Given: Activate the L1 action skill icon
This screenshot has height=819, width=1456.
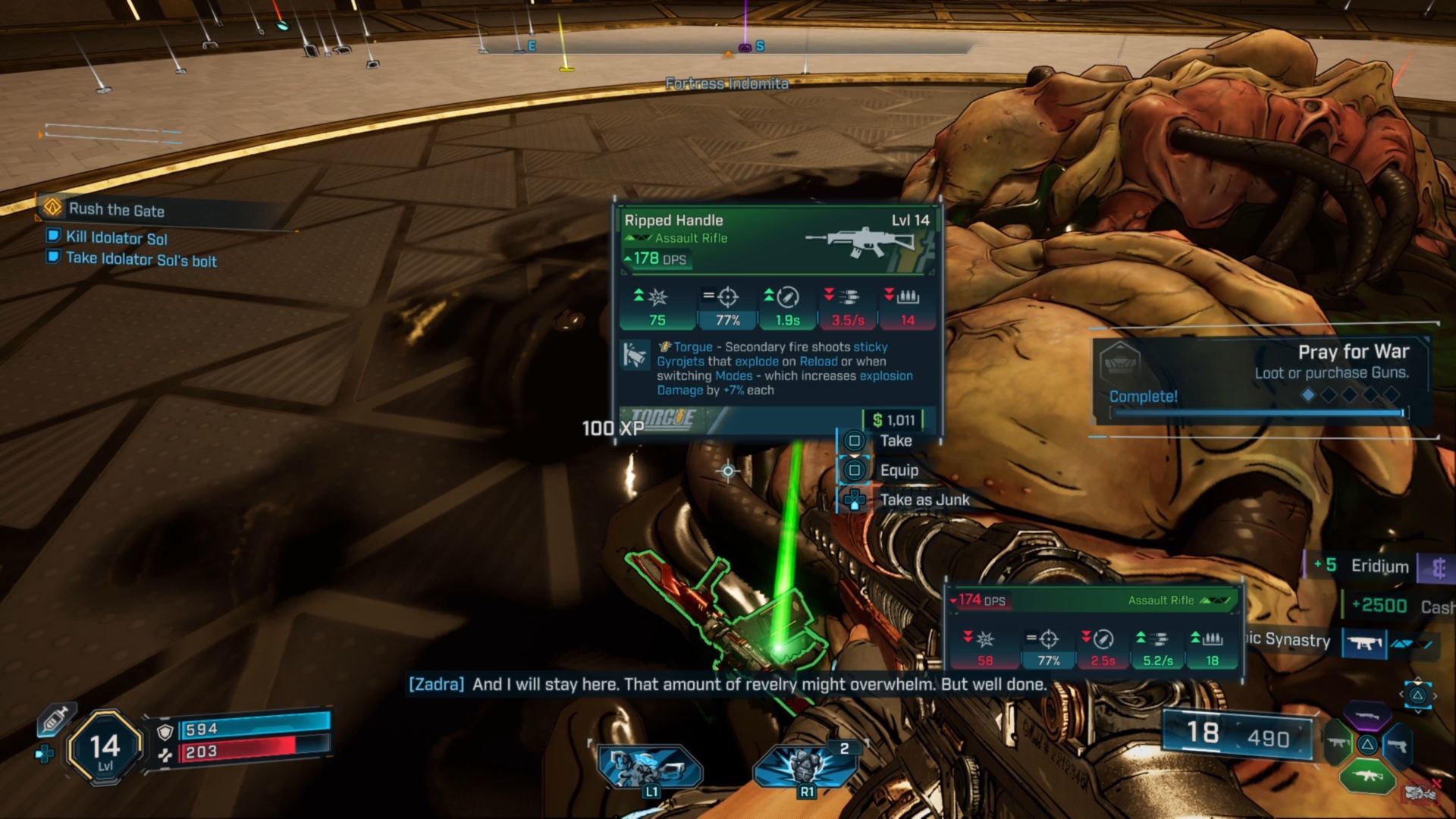Looking at the screenshot, I should point(650,766).
